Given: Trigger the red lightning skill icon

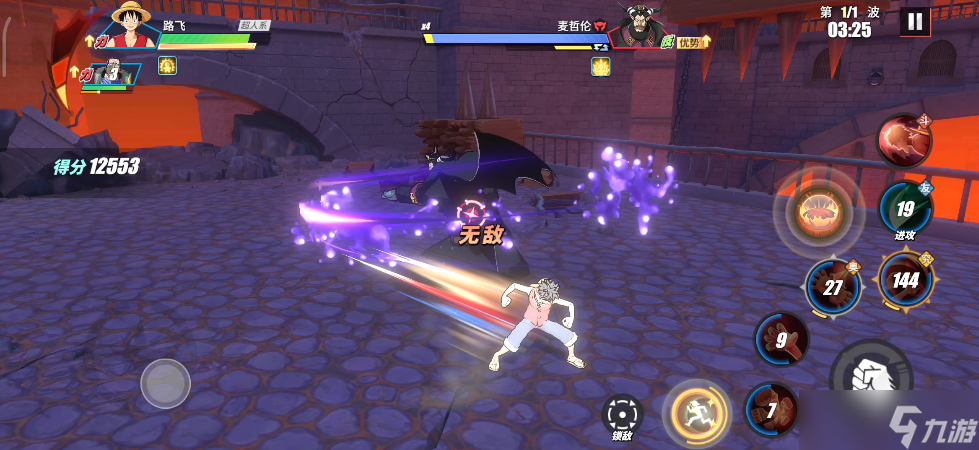Looking at the screenshot, I should tap(903, 140).
